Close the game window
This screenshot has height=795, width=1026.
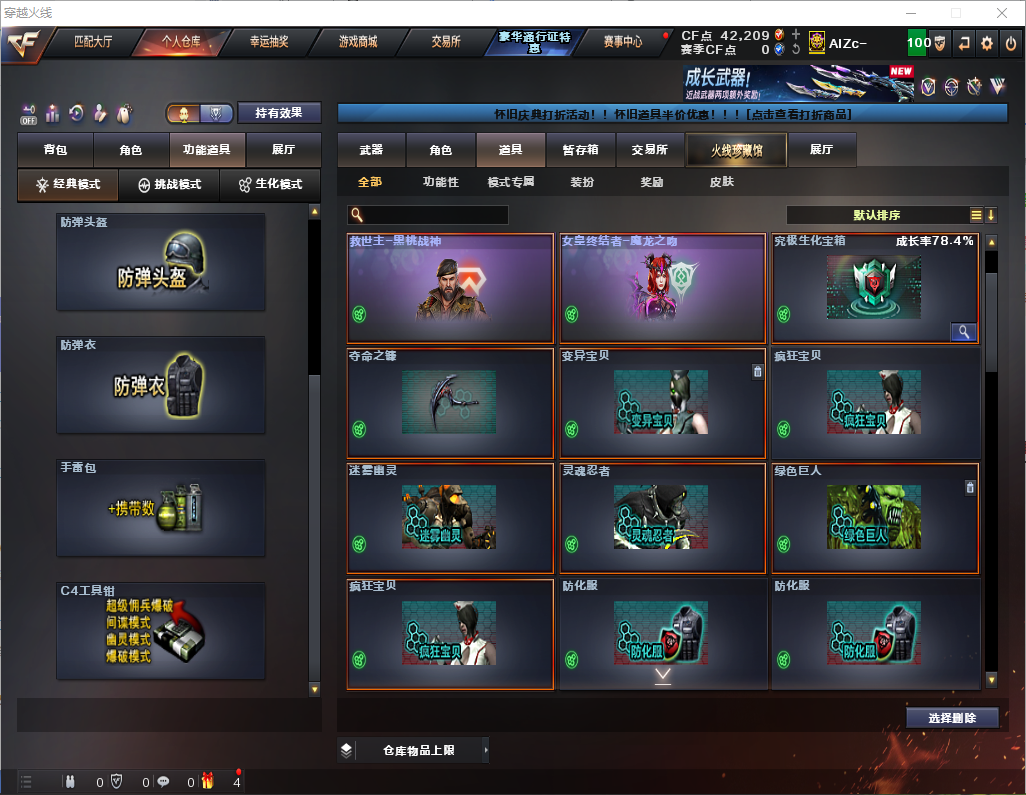(x=1002, y=13)
